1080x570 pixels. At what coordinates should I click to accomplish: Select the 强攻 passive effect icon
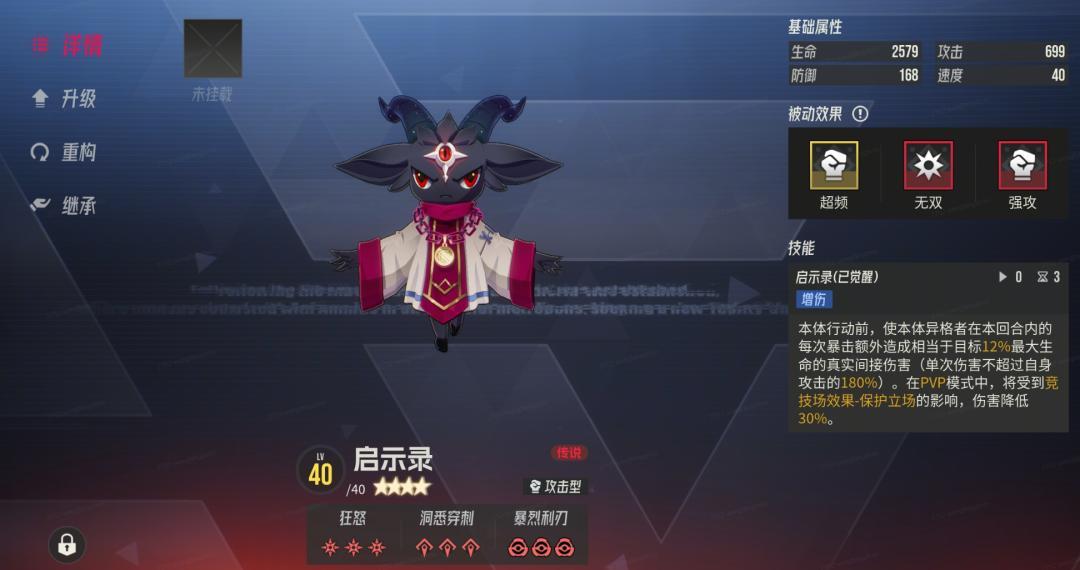coord(1022,166)
